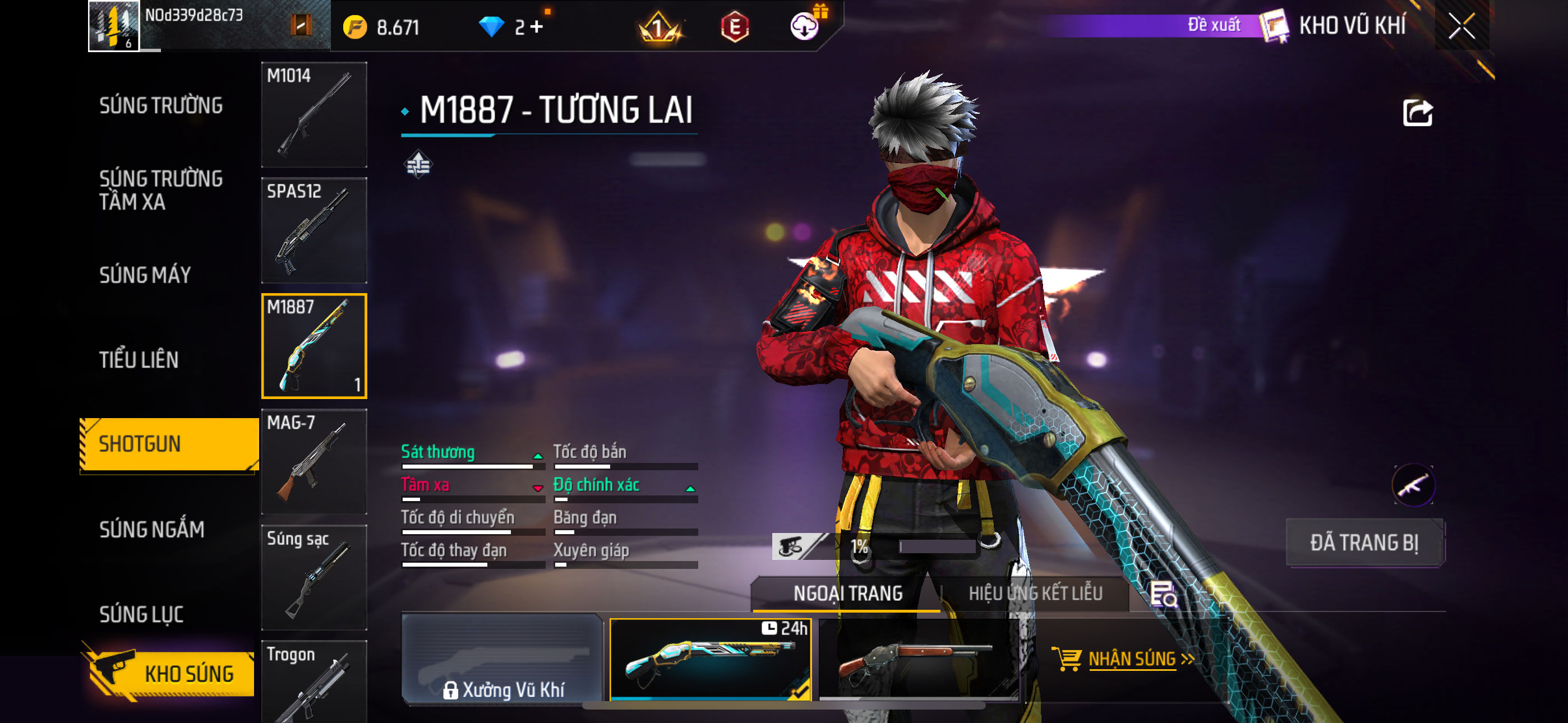1568x723 pixels.
Task: Open the KHO SÚNG button
Action: coord(170,673)
